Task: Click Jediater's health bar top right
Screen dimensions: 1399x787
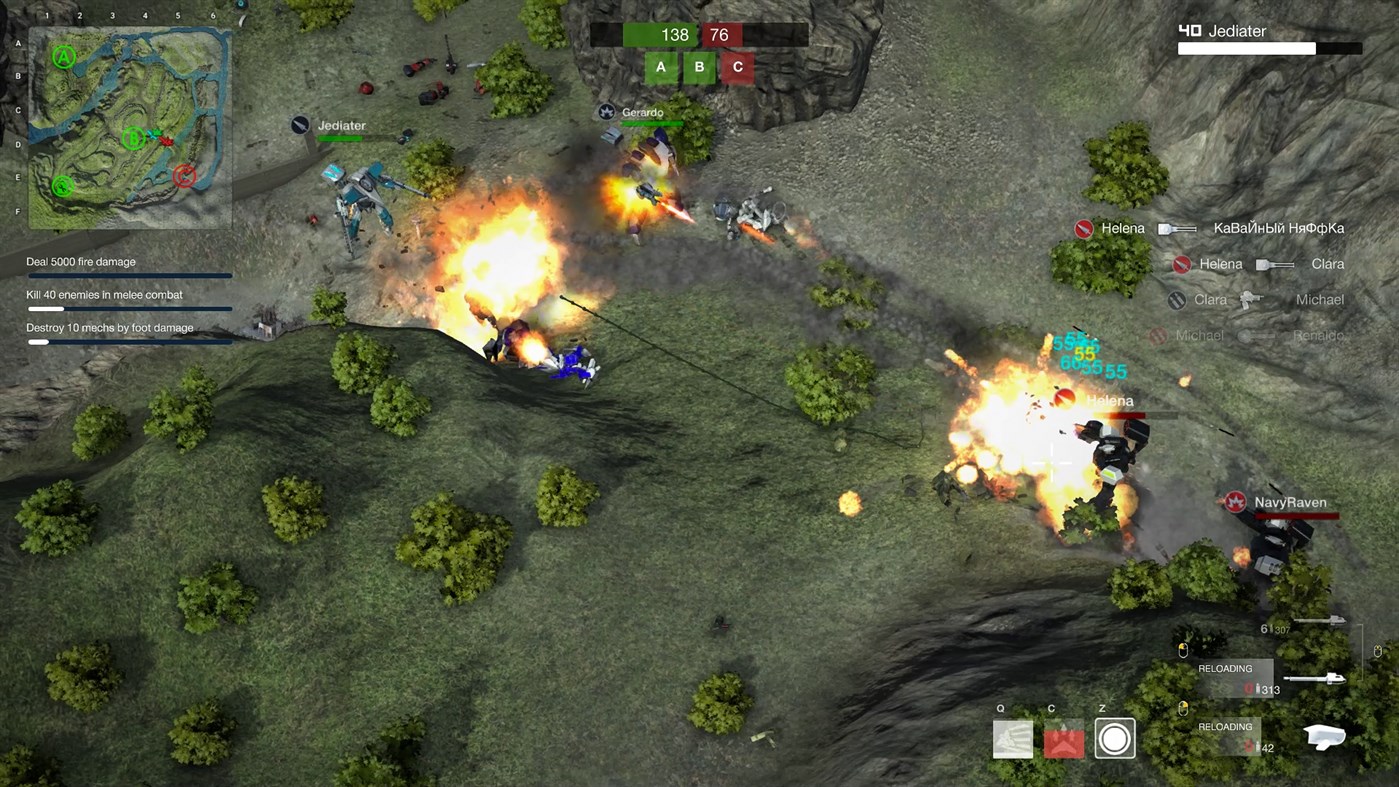Action: pyautogui.click(x=1246, y=48)
